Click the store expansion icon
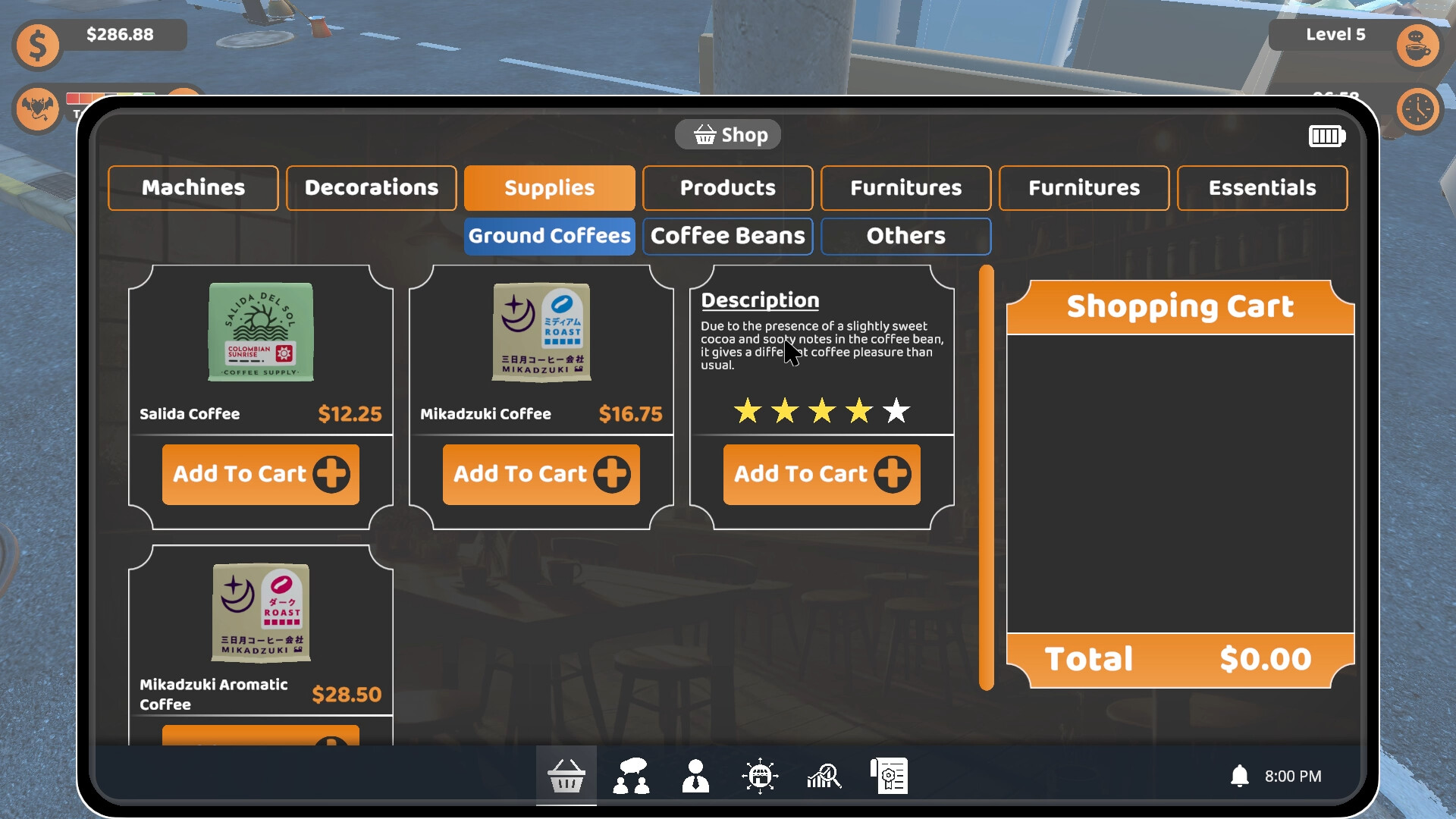Image resolution: width=1456 pixels, height=819 pixels. click(760, 775)
